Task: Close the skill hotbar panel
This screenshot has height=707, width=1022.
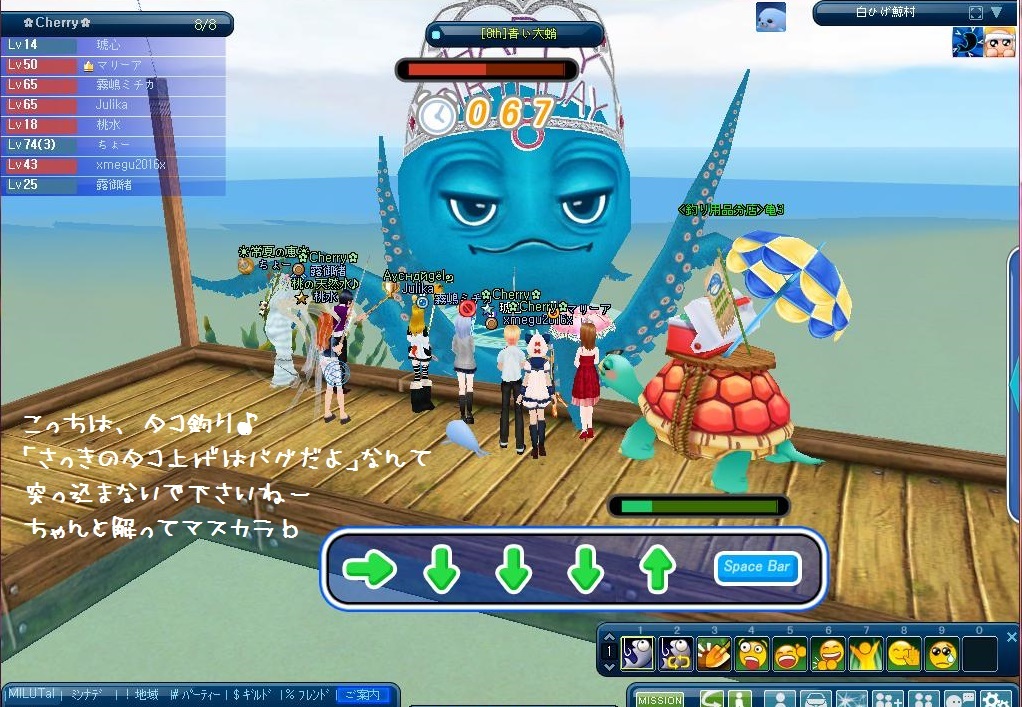Action: [x=1011, y=637]
